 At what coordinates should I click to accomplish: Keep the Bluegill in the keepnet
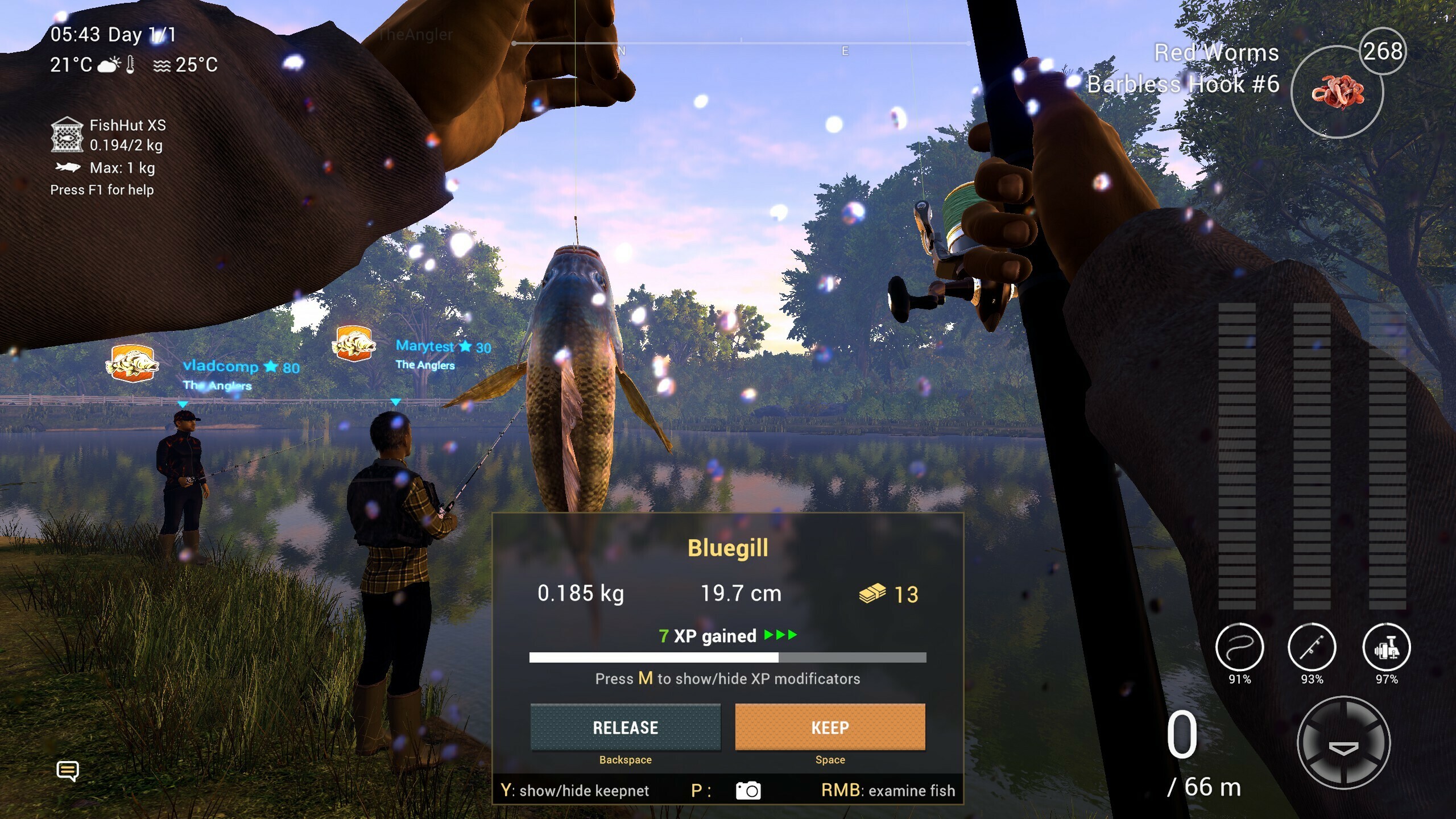click(830, 727)
